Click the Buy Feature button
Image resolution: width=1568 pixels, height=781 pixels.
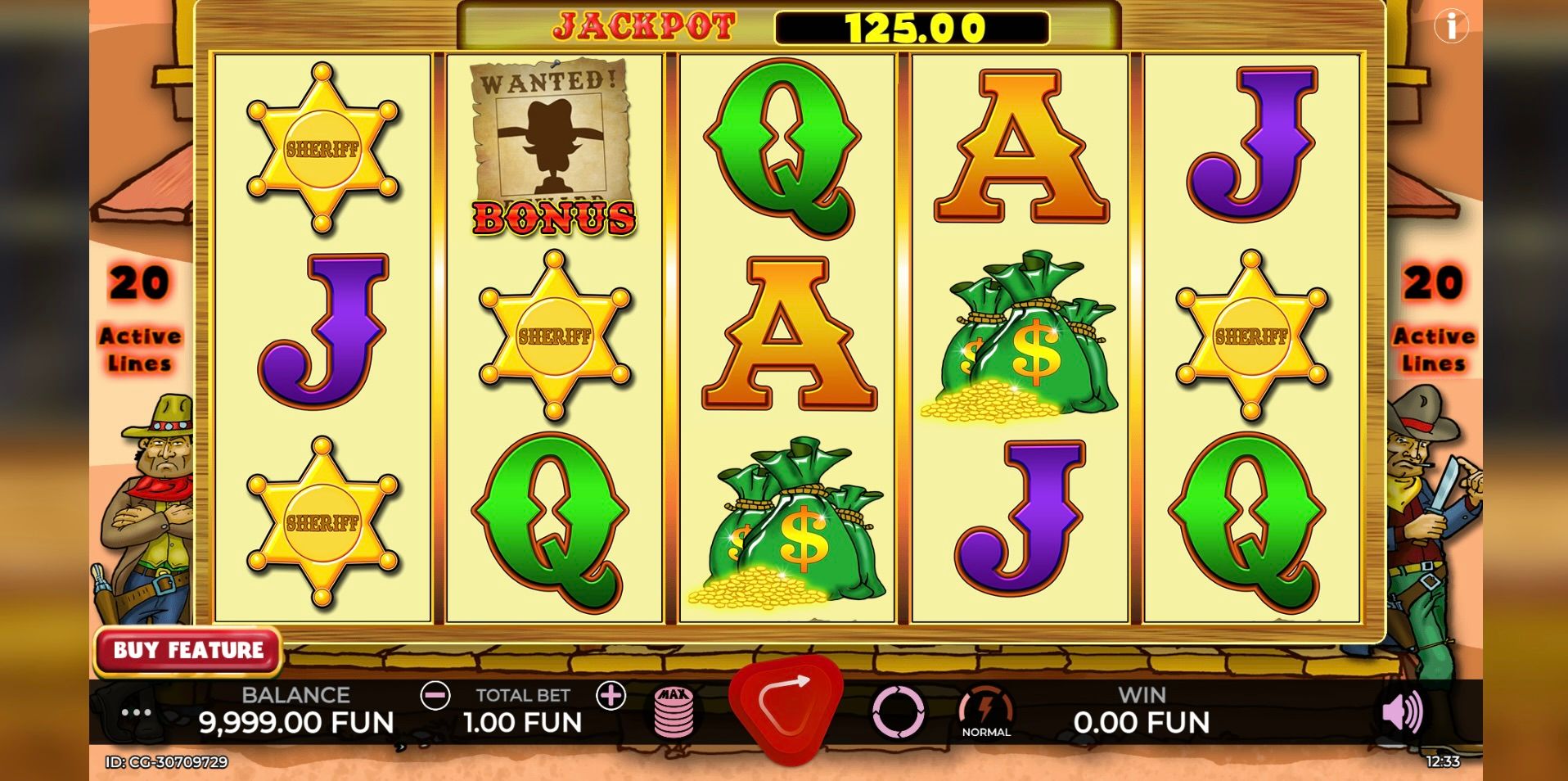(x=187, y=651)
